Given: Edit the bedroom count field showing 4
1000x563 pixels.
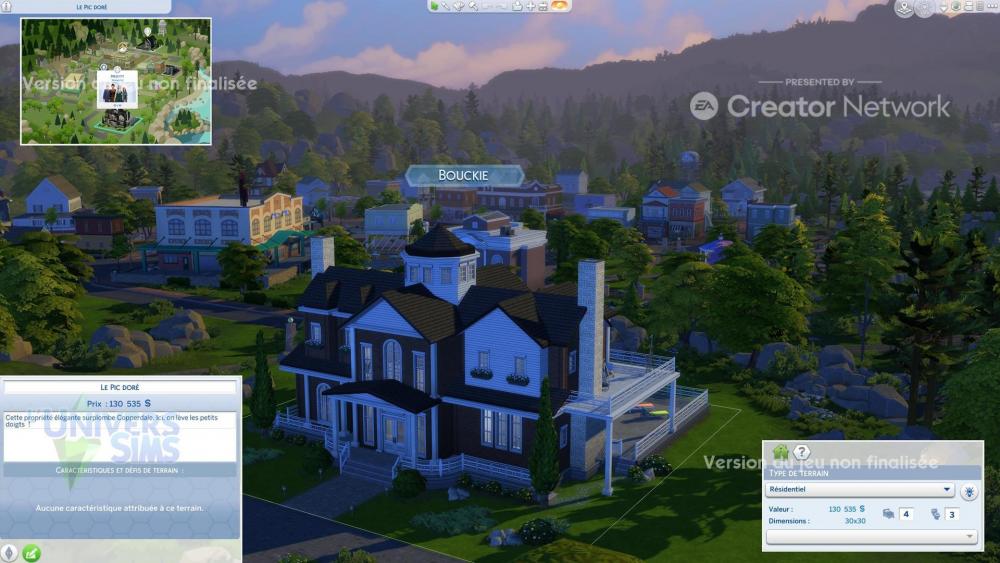Looking at the screenshot, I should [906, 514].
